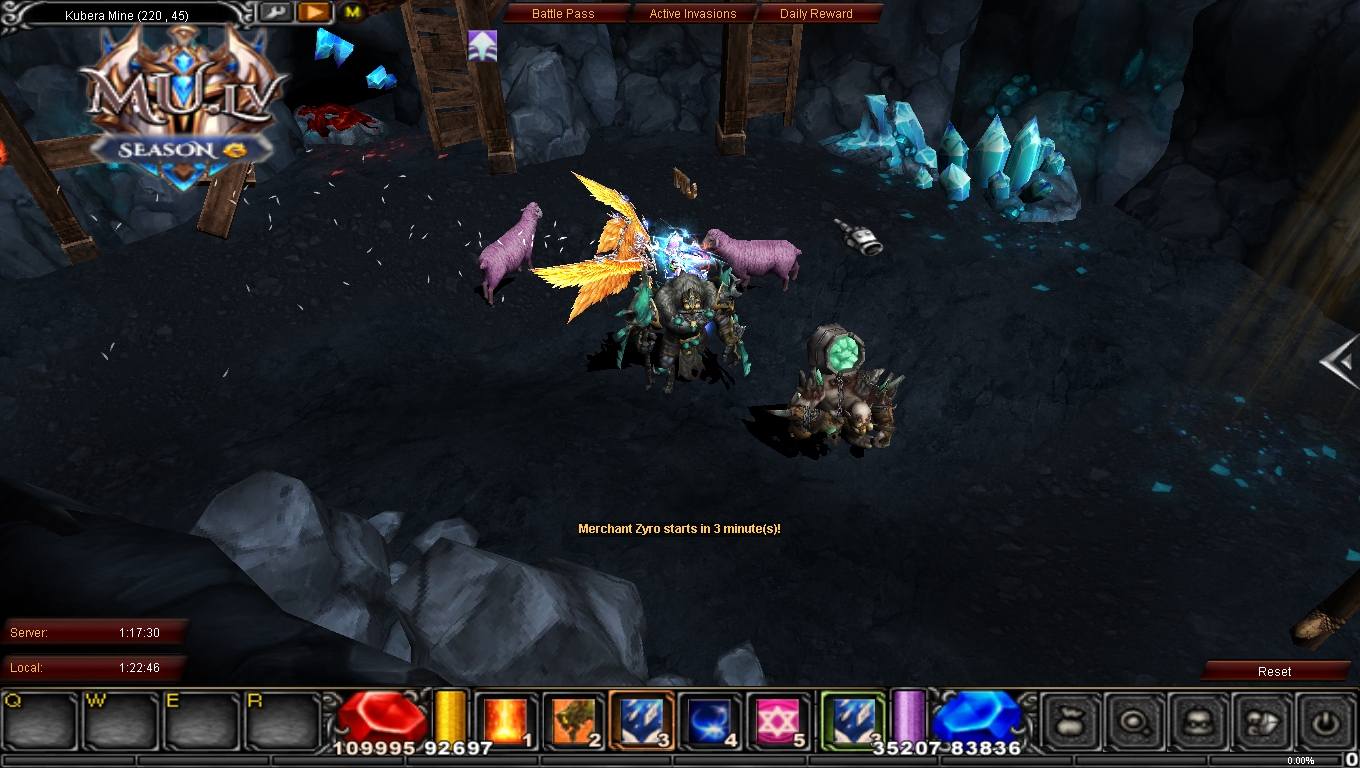This screenshot has height=768, width=1360.
Task: Open the inventory bag icon
Action: pyautogui.click(x=1069, y=723)
